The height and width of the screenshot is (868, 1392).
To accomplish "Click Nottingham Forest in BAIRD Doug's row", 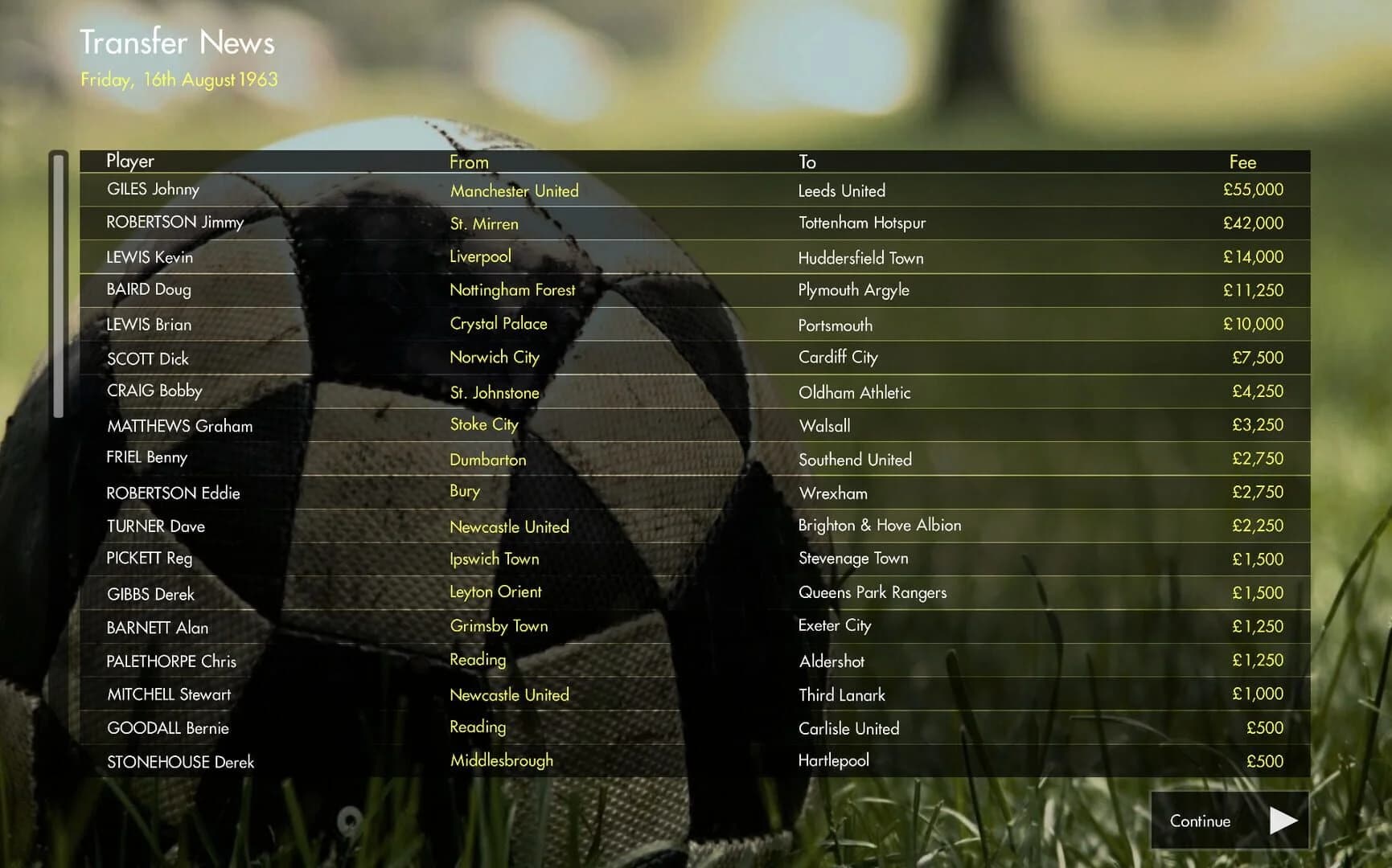I will coord(512,290).
